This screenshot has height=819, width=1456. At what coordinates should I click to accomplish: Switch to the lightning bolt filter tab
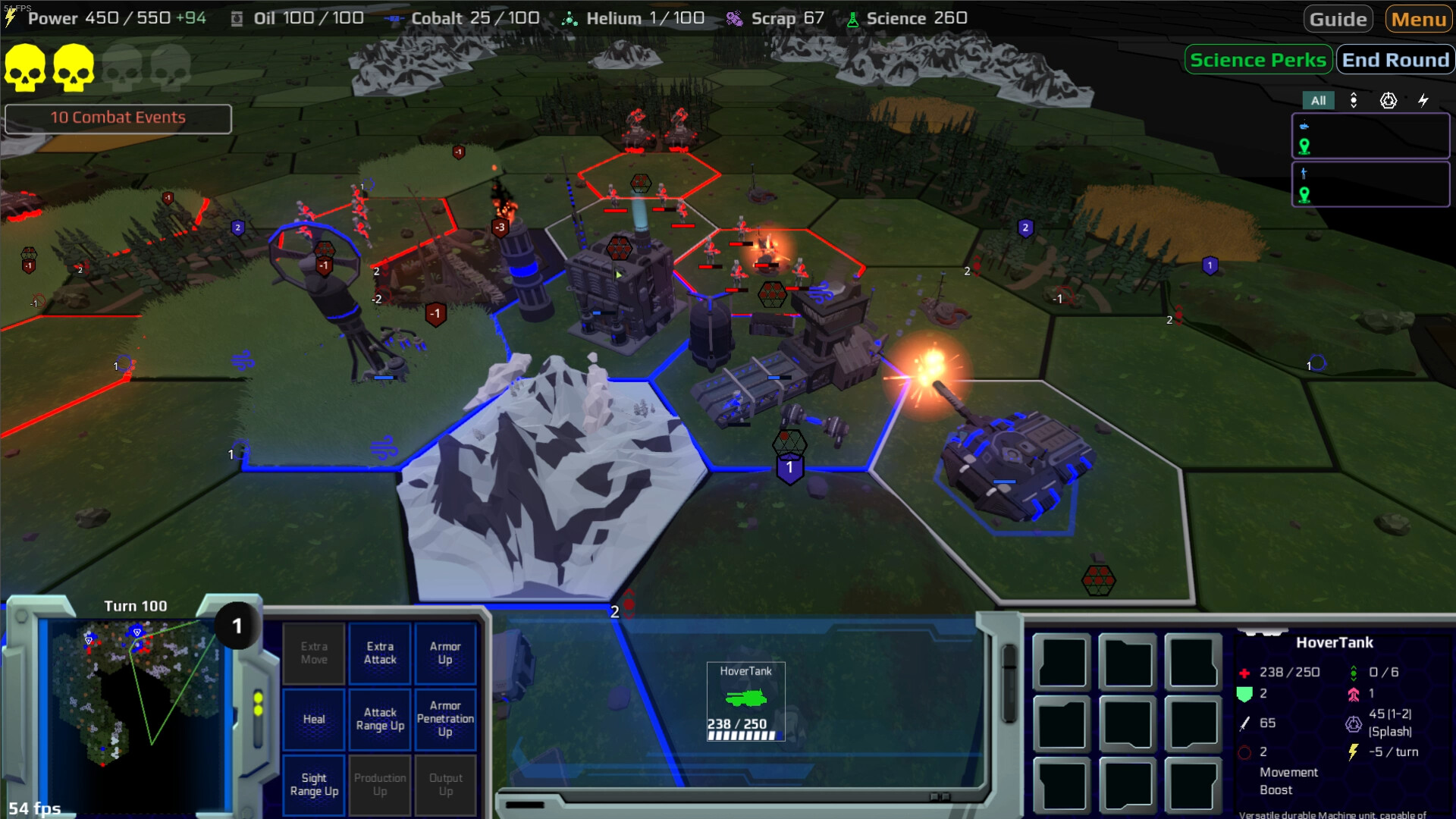(x=1423, y=100)
